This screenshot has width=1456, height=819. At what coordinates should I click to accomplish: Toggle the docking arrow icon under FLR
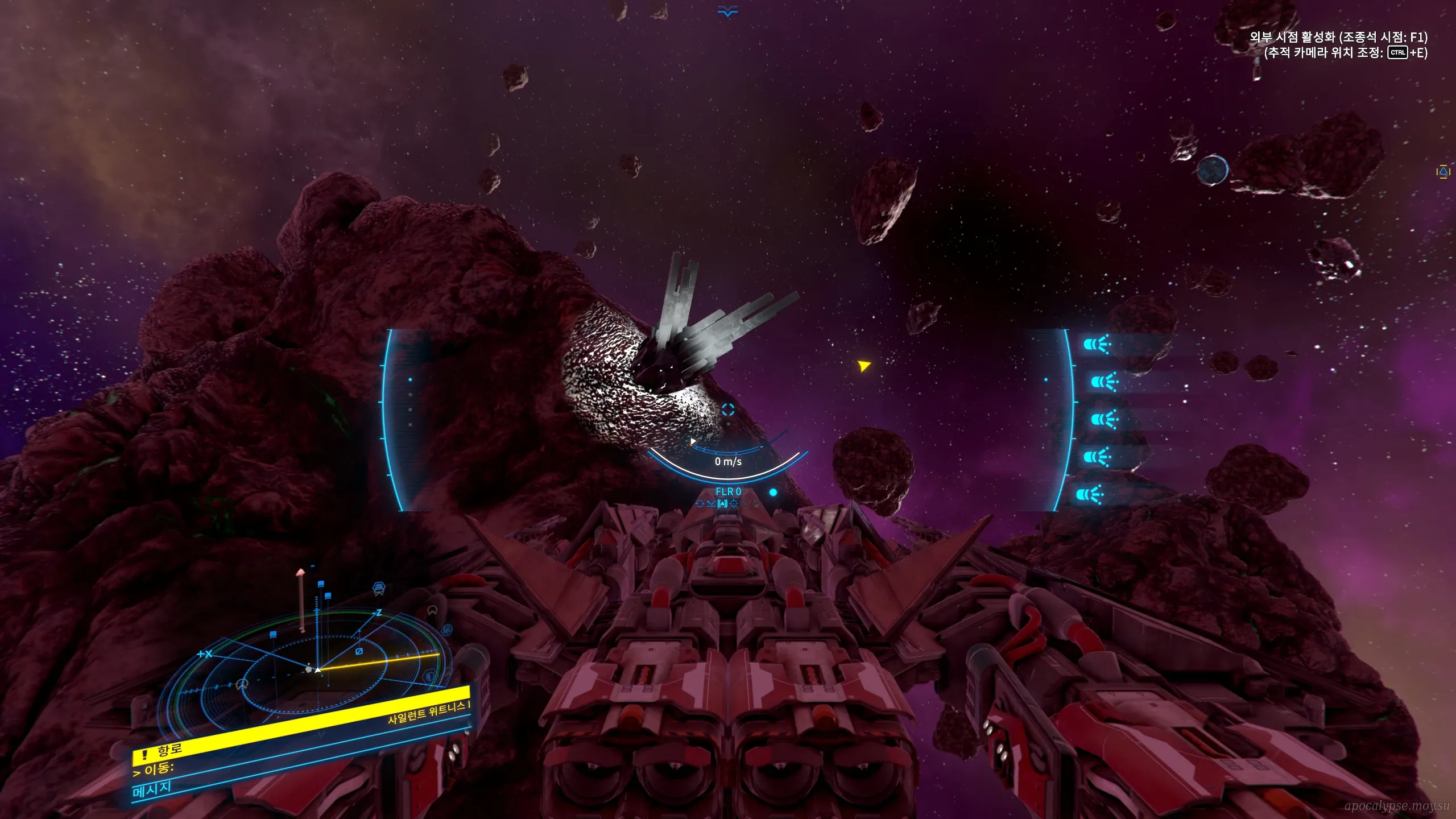tap(711, 503)
